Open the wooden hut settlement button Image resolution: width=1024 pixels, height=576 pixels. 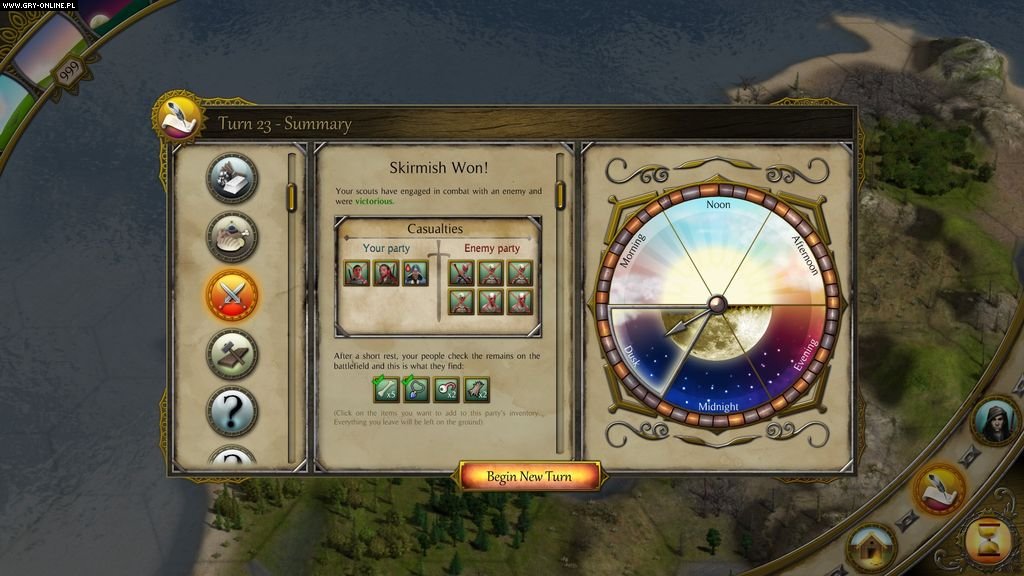871,547
